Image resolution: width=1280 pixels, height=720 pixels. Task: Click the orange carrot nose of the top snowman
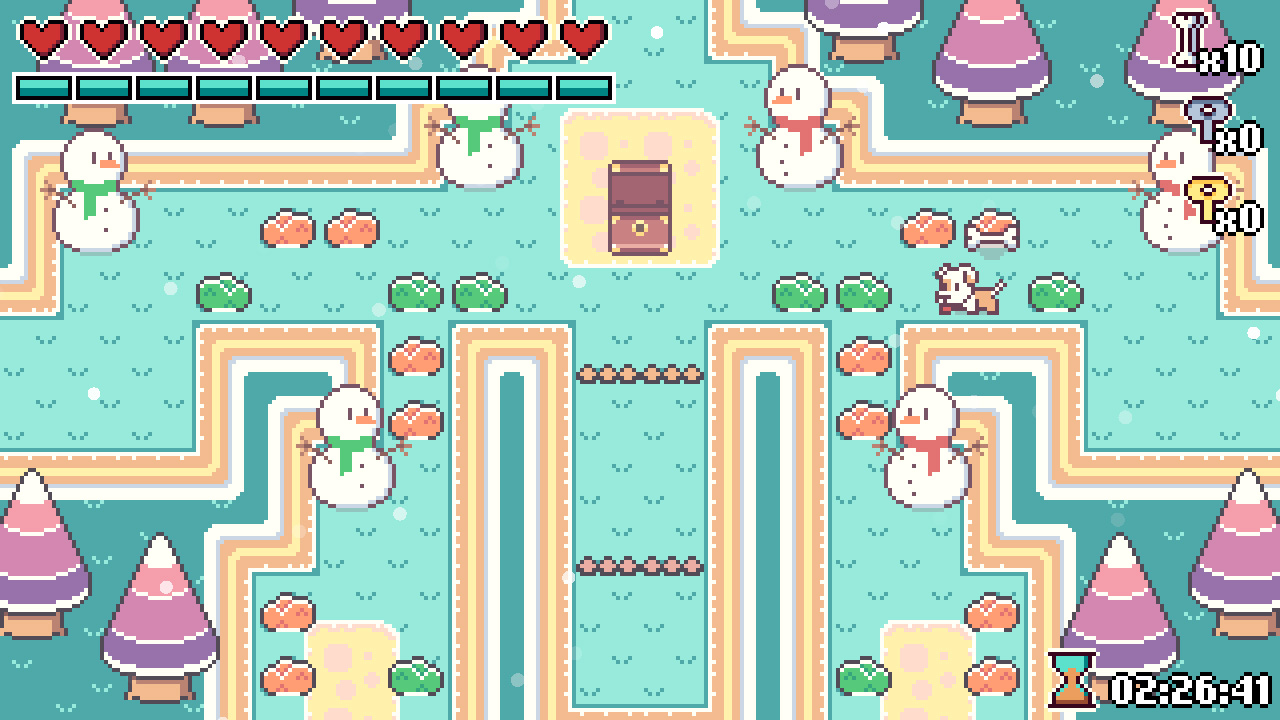781,100
